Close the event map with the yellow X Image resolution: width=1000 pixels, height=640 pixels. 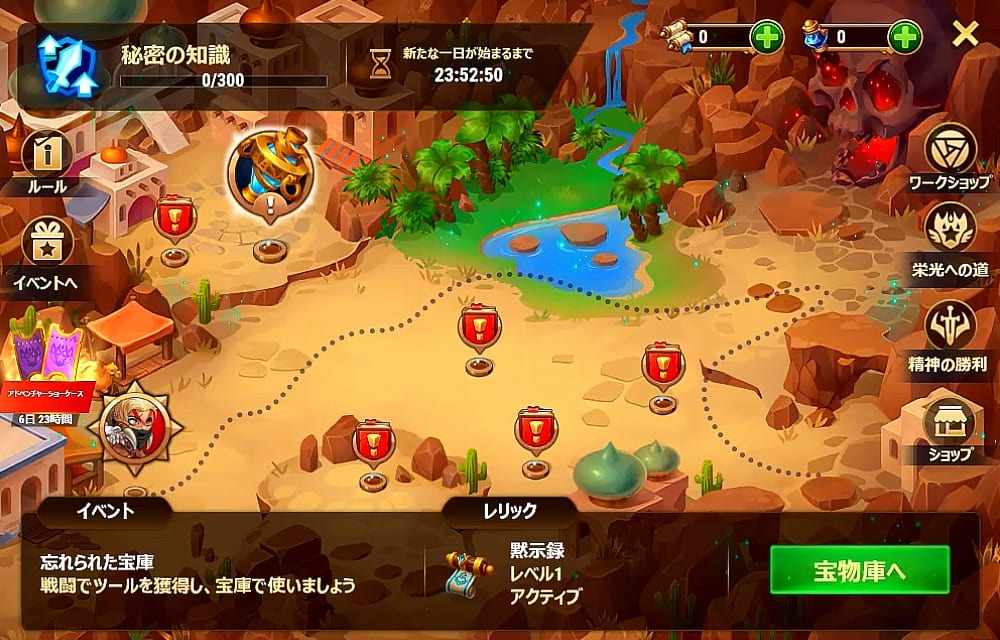click(x=965, y=35)
